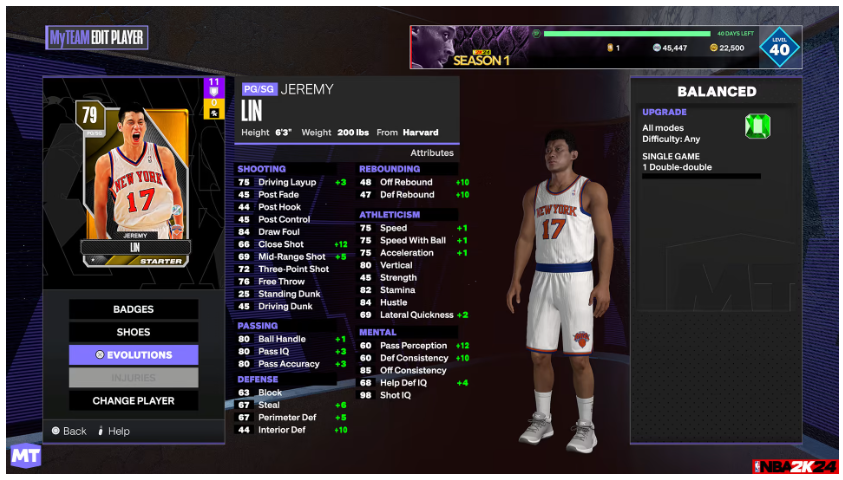Open the Change Player option
Viewport: 843px width, 480px height.
tap(133, 401)
